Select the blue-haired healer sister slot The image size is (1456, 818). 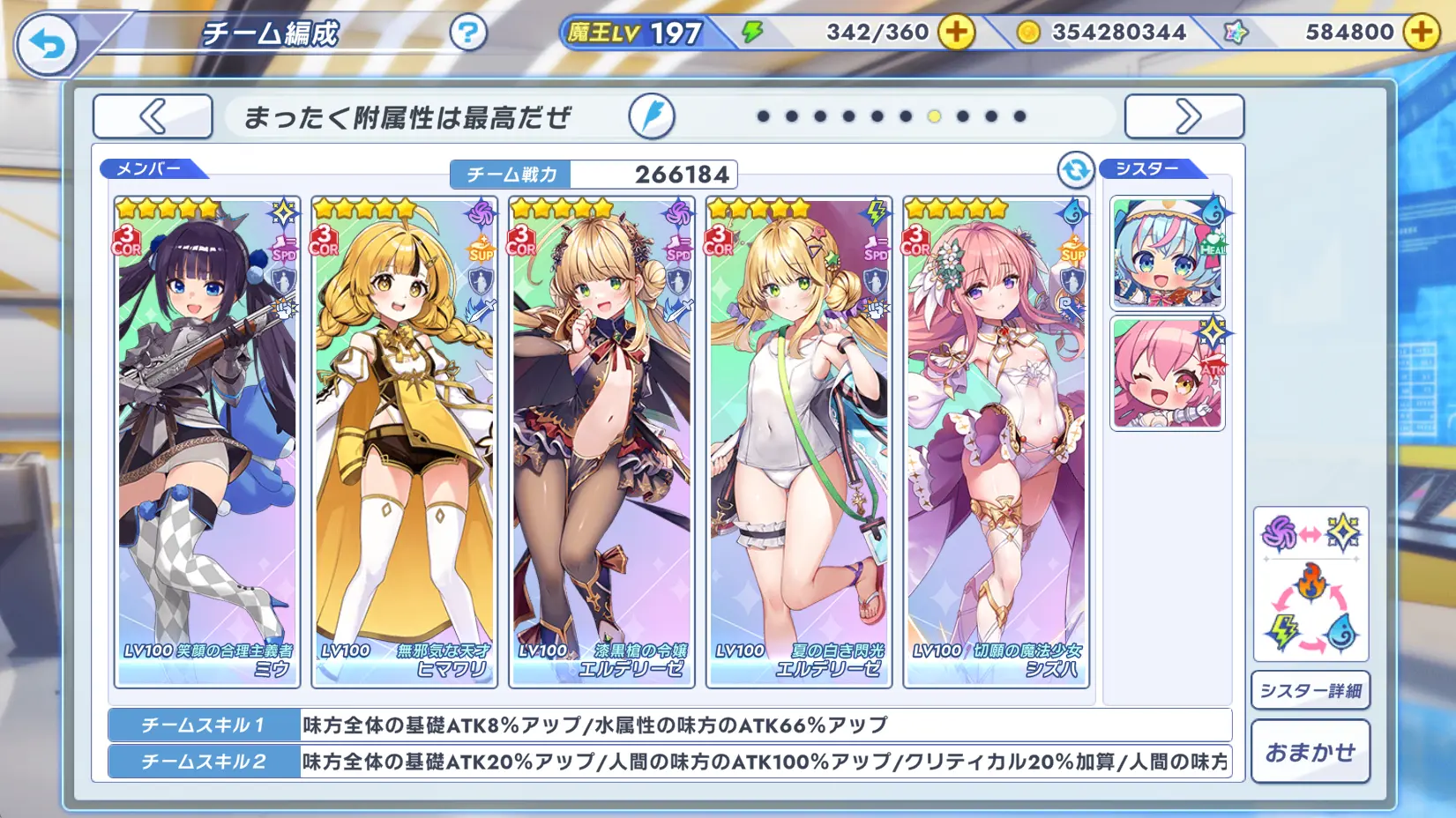point(1168,253)
